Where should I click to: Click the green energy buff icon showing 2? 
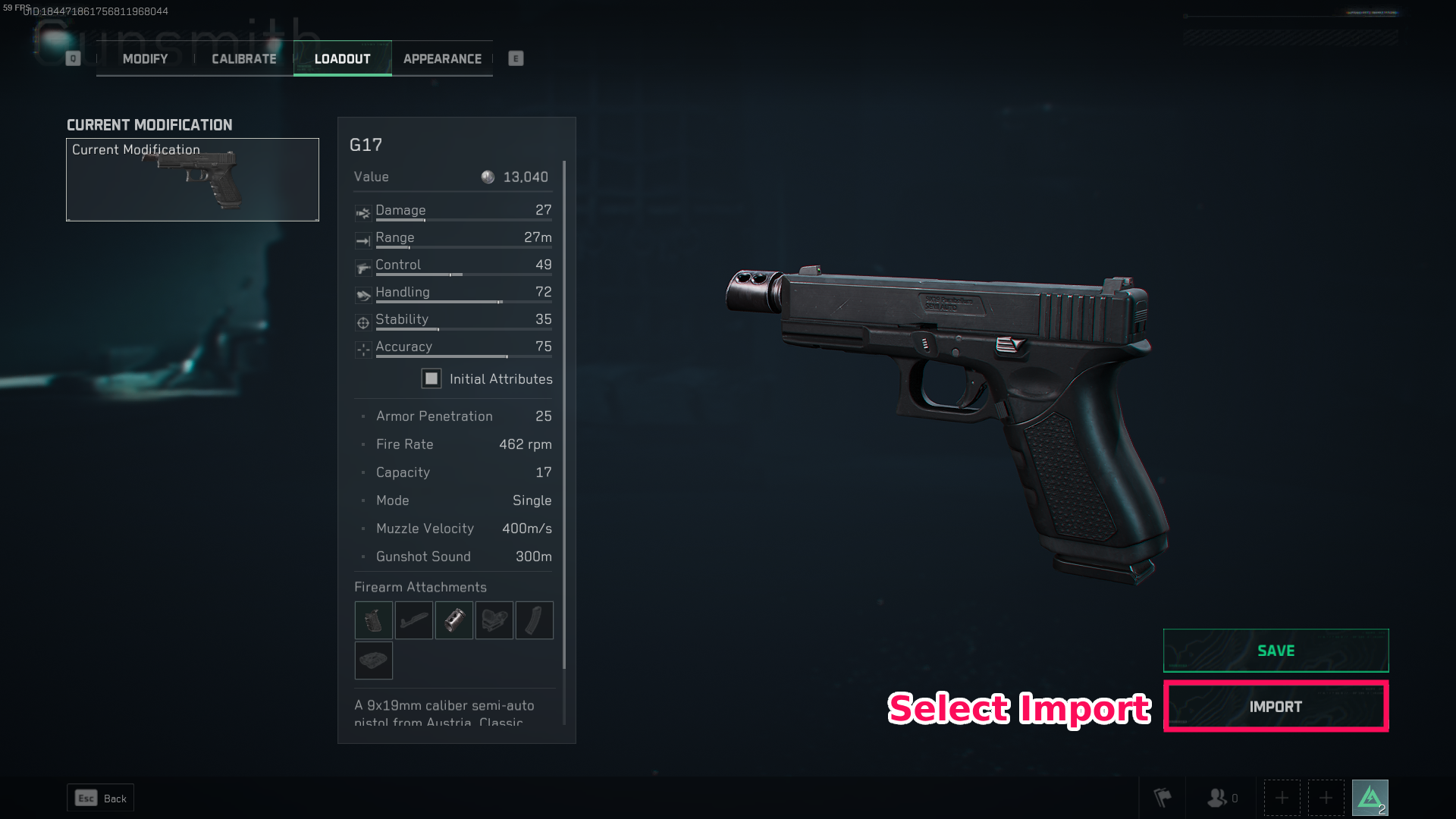[1371, 797]
